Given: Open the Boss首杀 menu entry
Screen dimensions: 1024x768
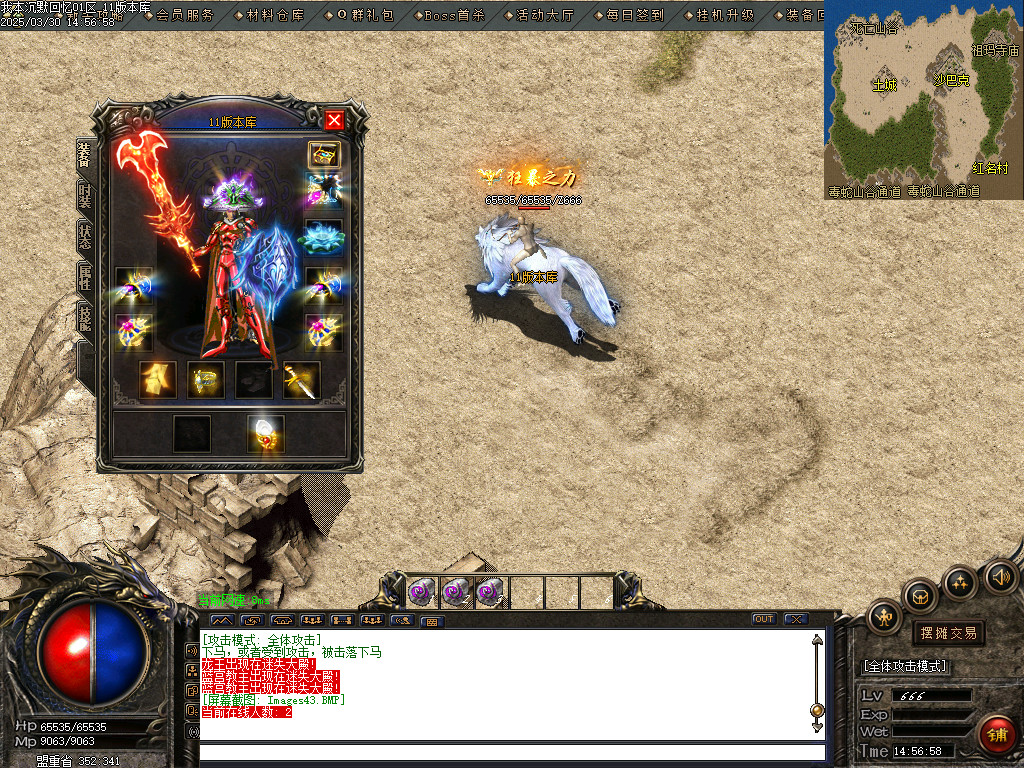Looking at the screenshot, I should [453, 15].
